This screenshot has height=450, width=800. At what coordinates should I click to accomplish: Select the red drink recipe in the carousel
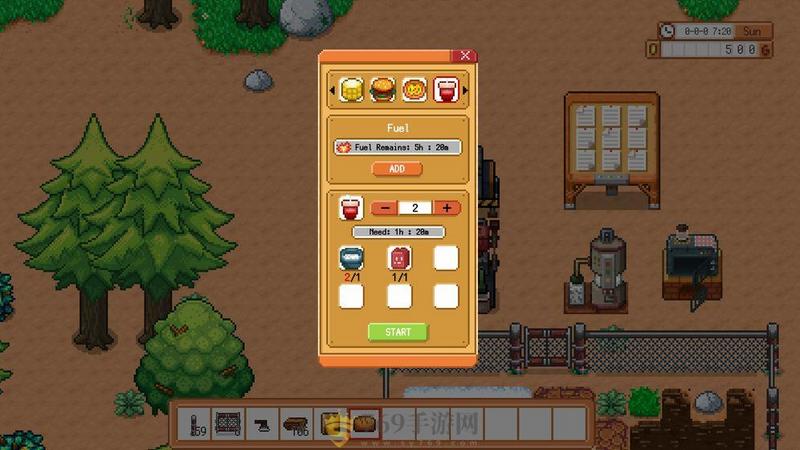point(444,90)
